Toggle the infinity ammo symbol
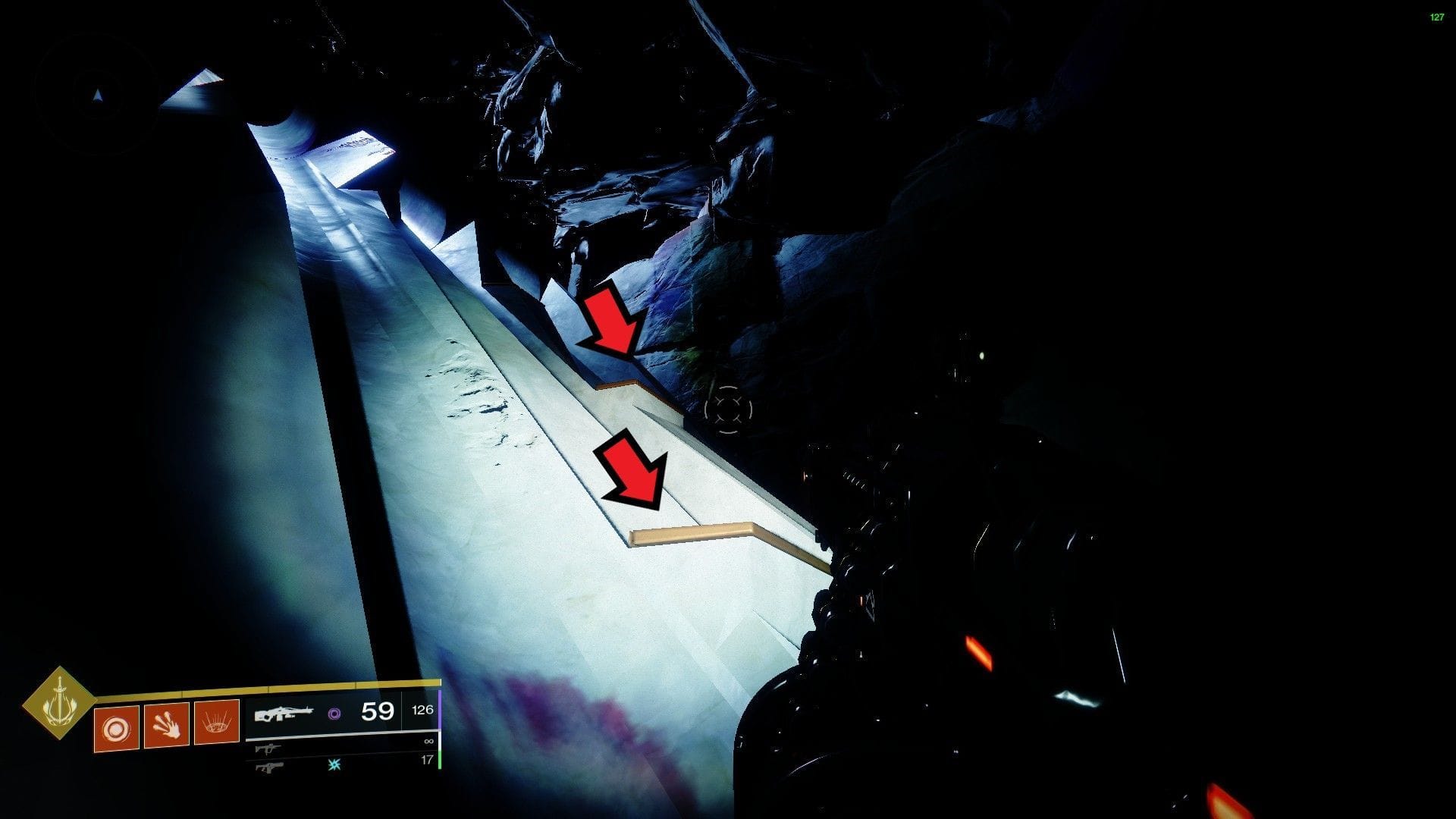This screenshot has width=1456, height=819. click(x=429, y=742)
